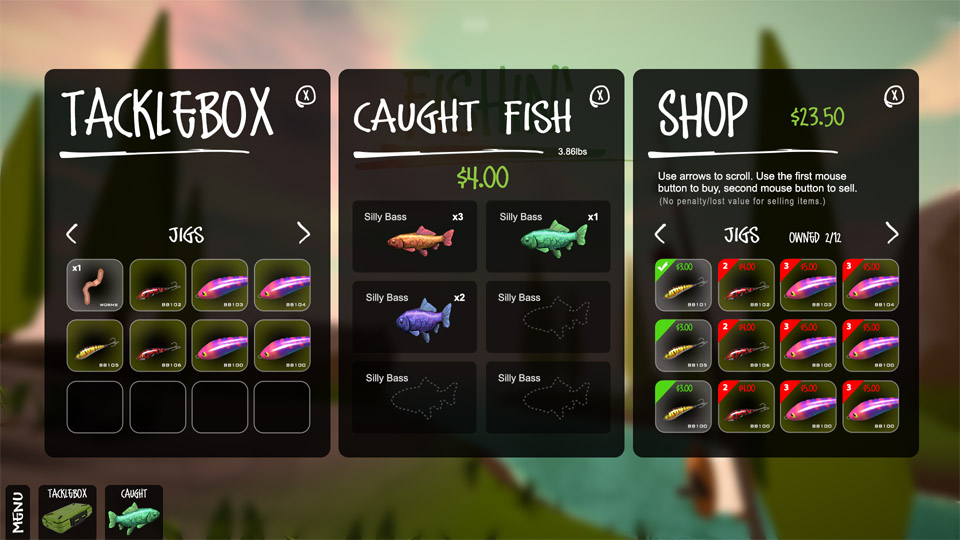Toggle the Caught fish toolbar button
The image size is (960, 540).
tap(134, 512)
